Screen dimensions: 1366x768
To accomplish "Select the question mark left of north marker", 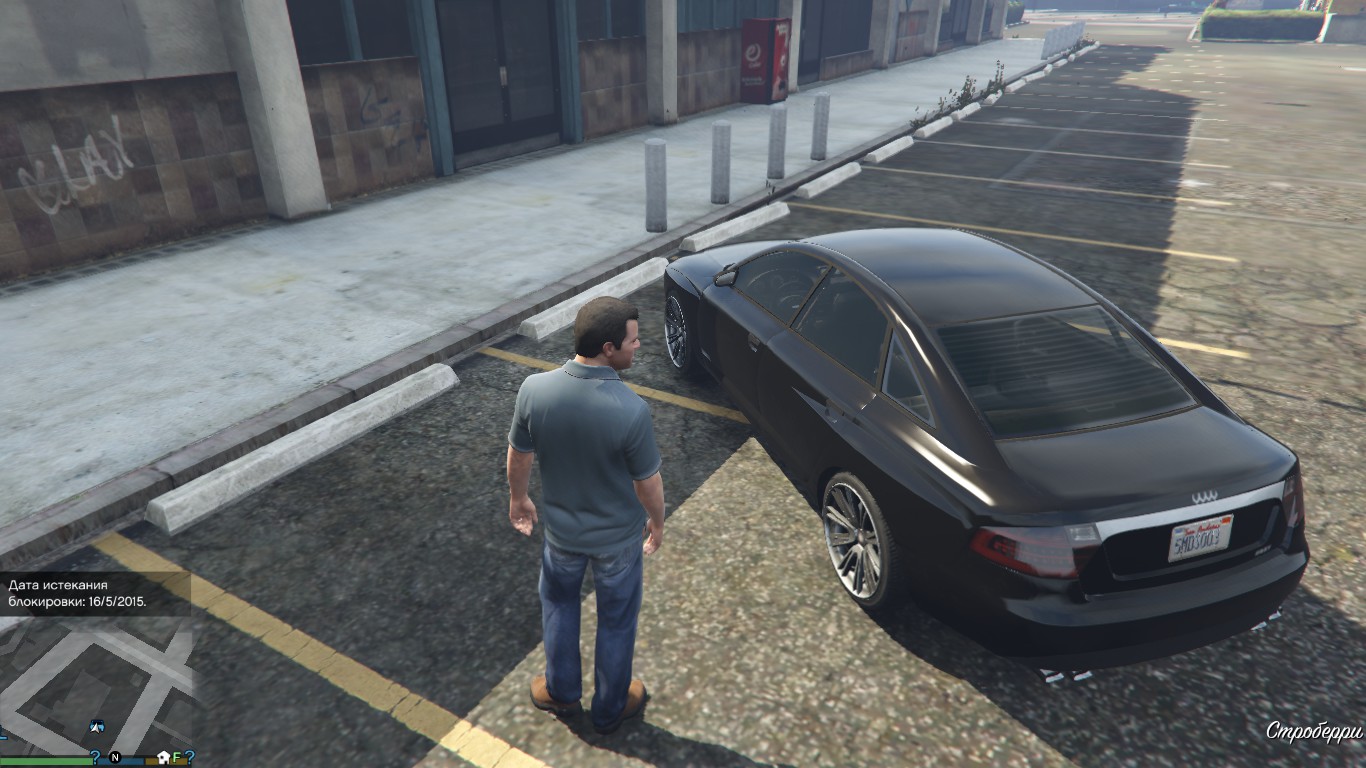I will click(95, 757).
